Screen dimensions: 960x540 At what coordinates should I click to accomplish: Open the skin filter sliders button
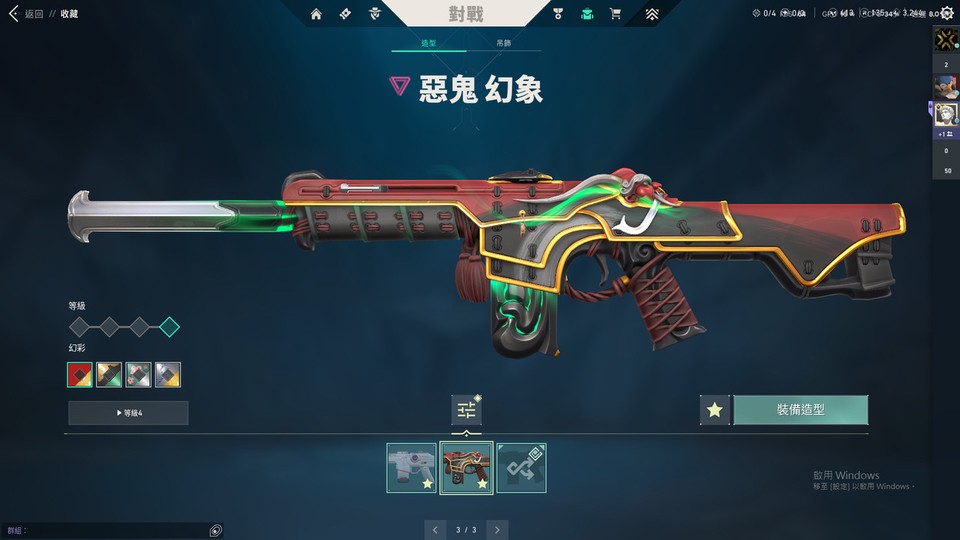pyautogui.click(x=466, y=409)
